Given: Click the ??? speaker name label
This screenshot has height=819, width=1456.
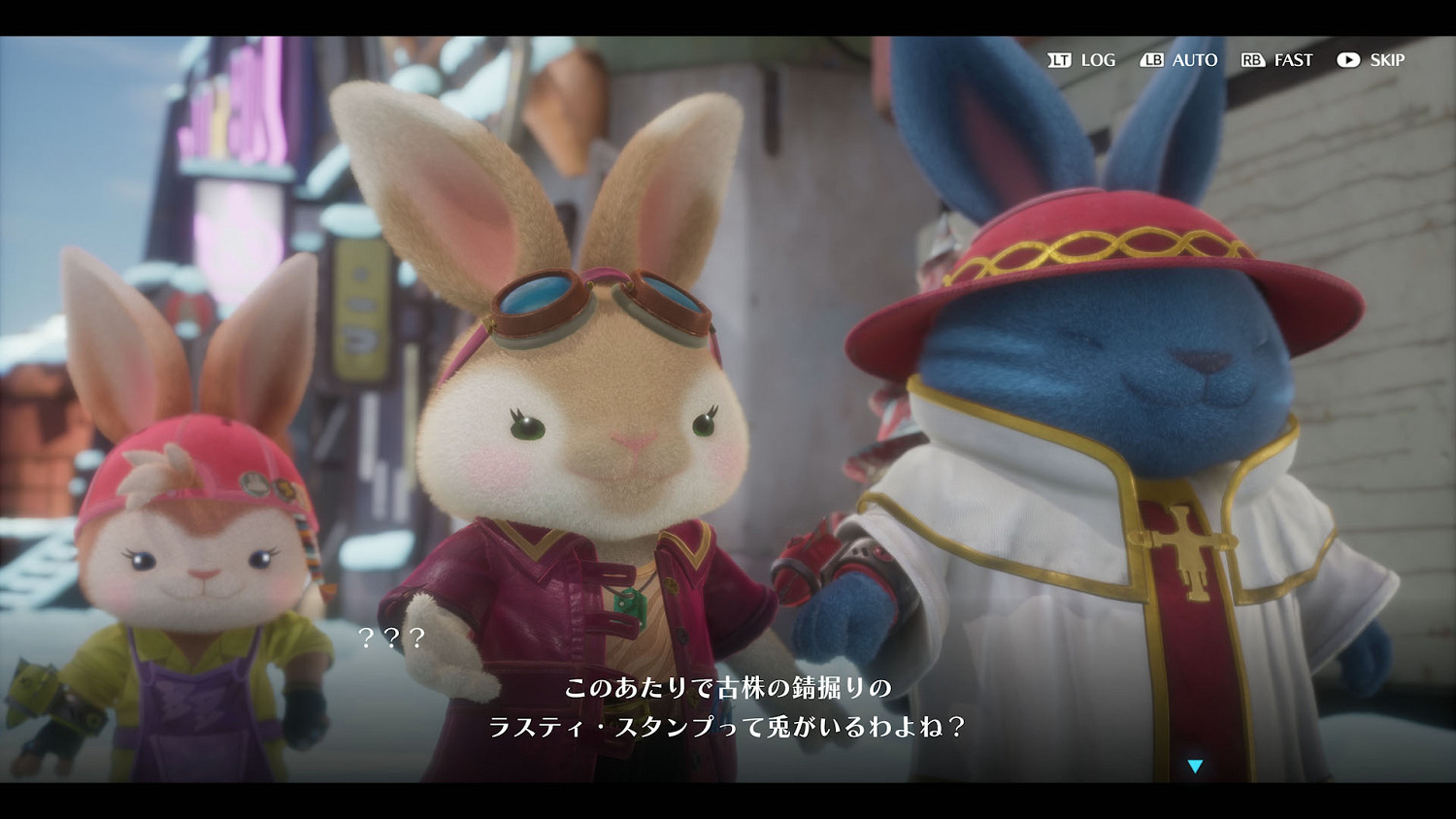Looking at the screenshot, I should [392, 639].
